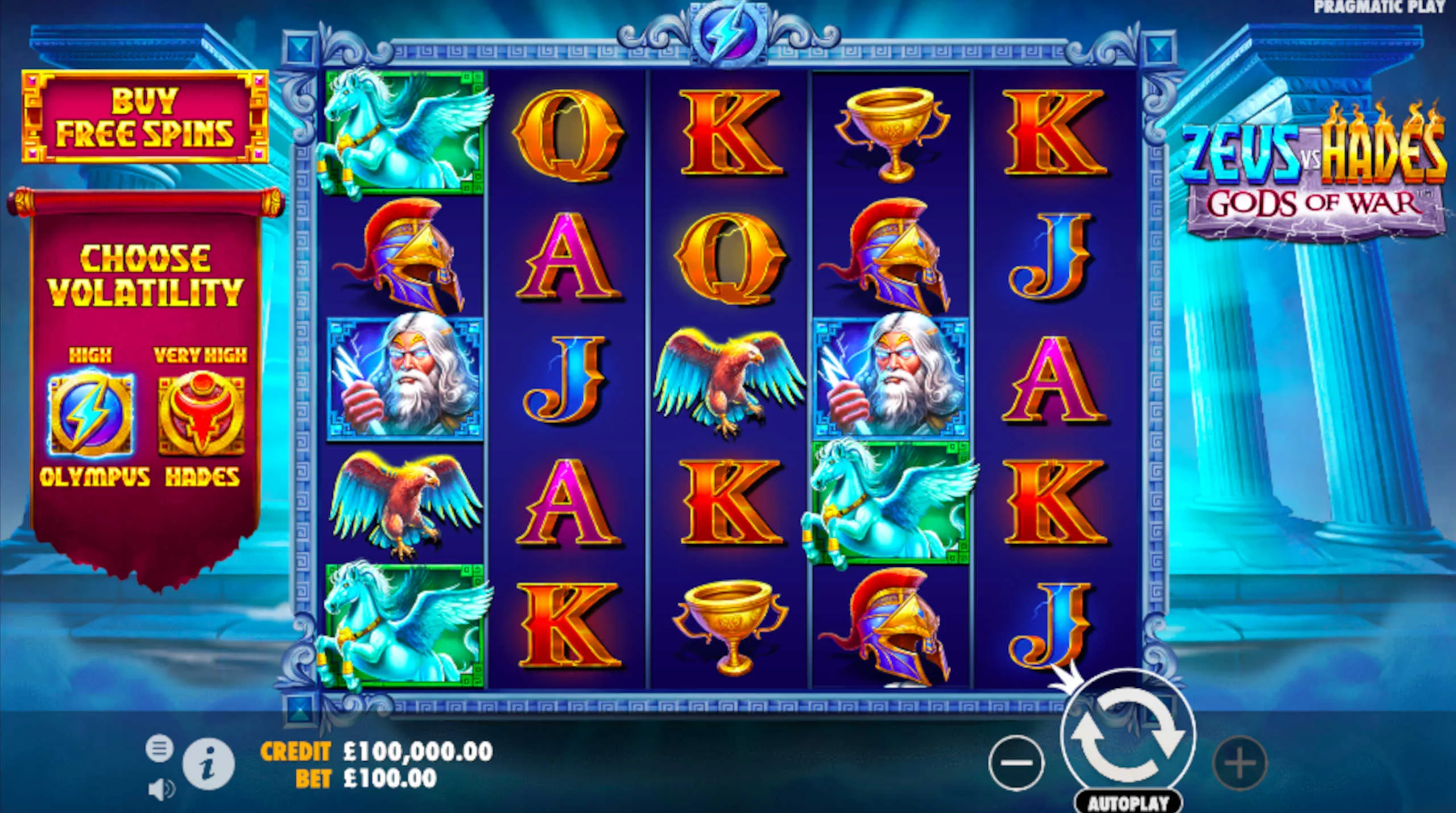
Task: Spin the reels
Action: [1128, 736]
